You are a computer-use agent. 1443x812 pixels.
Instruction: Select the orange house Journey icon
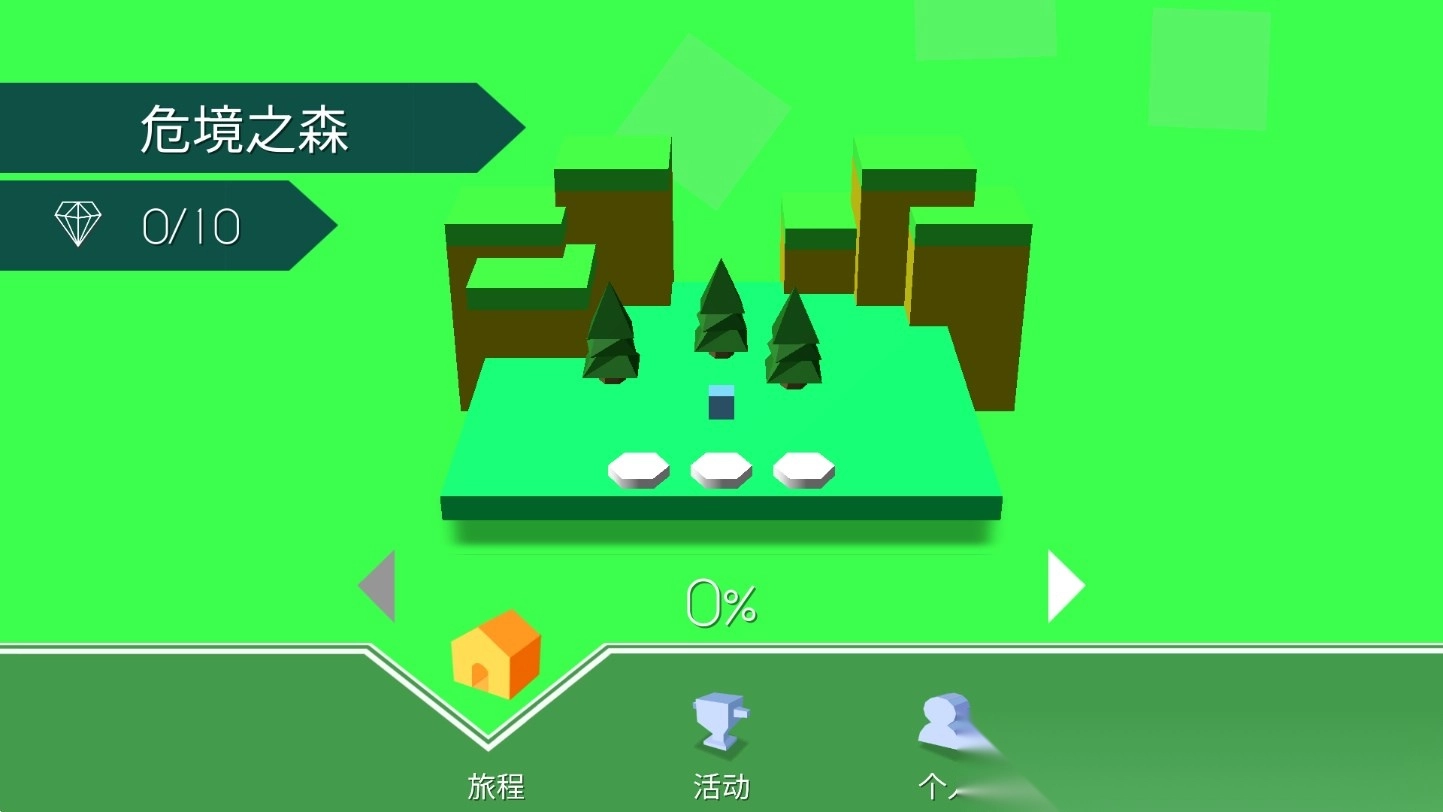497,660
